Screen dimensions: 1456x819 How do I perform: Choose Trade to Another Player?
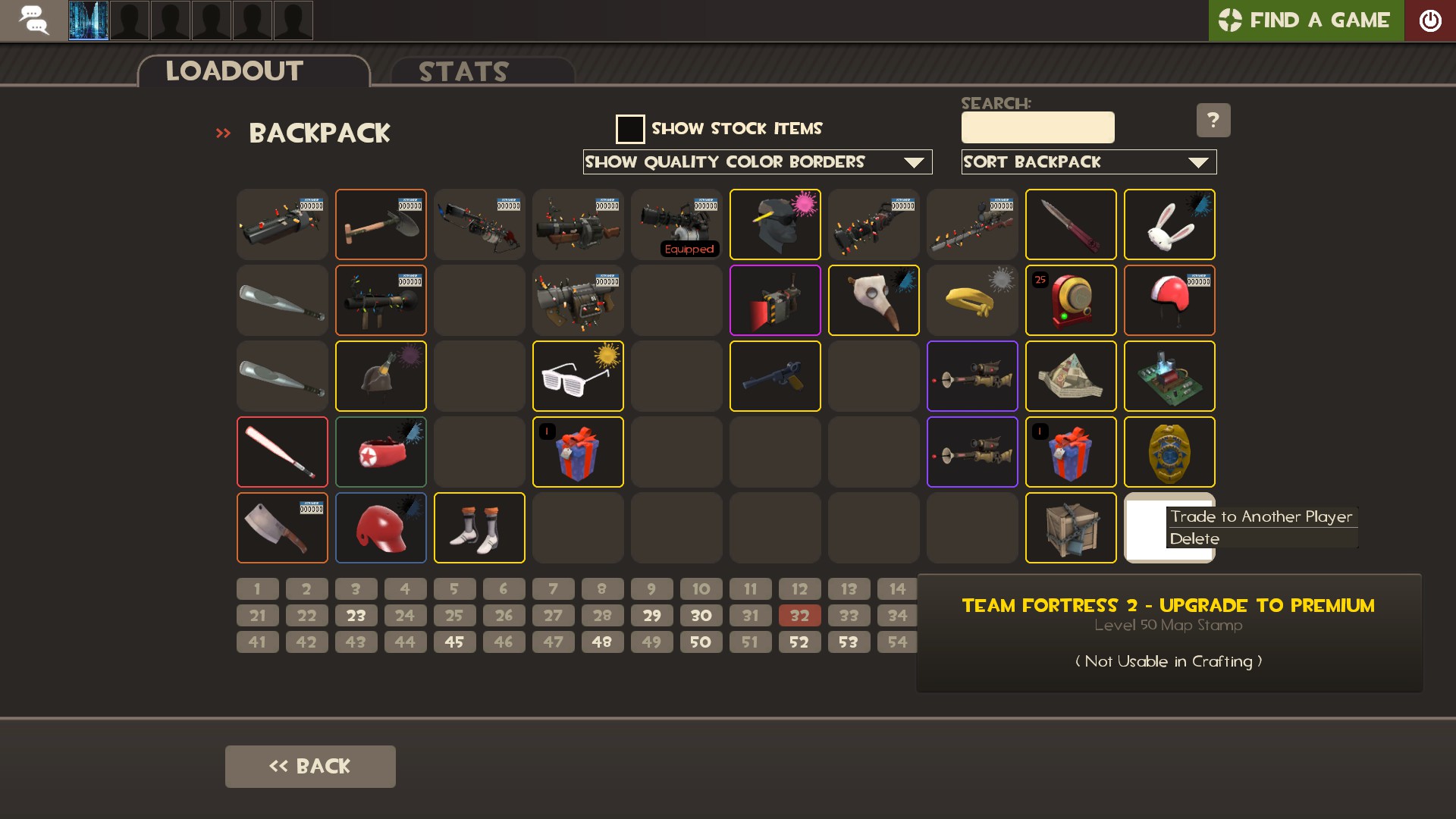point(1260,517)
